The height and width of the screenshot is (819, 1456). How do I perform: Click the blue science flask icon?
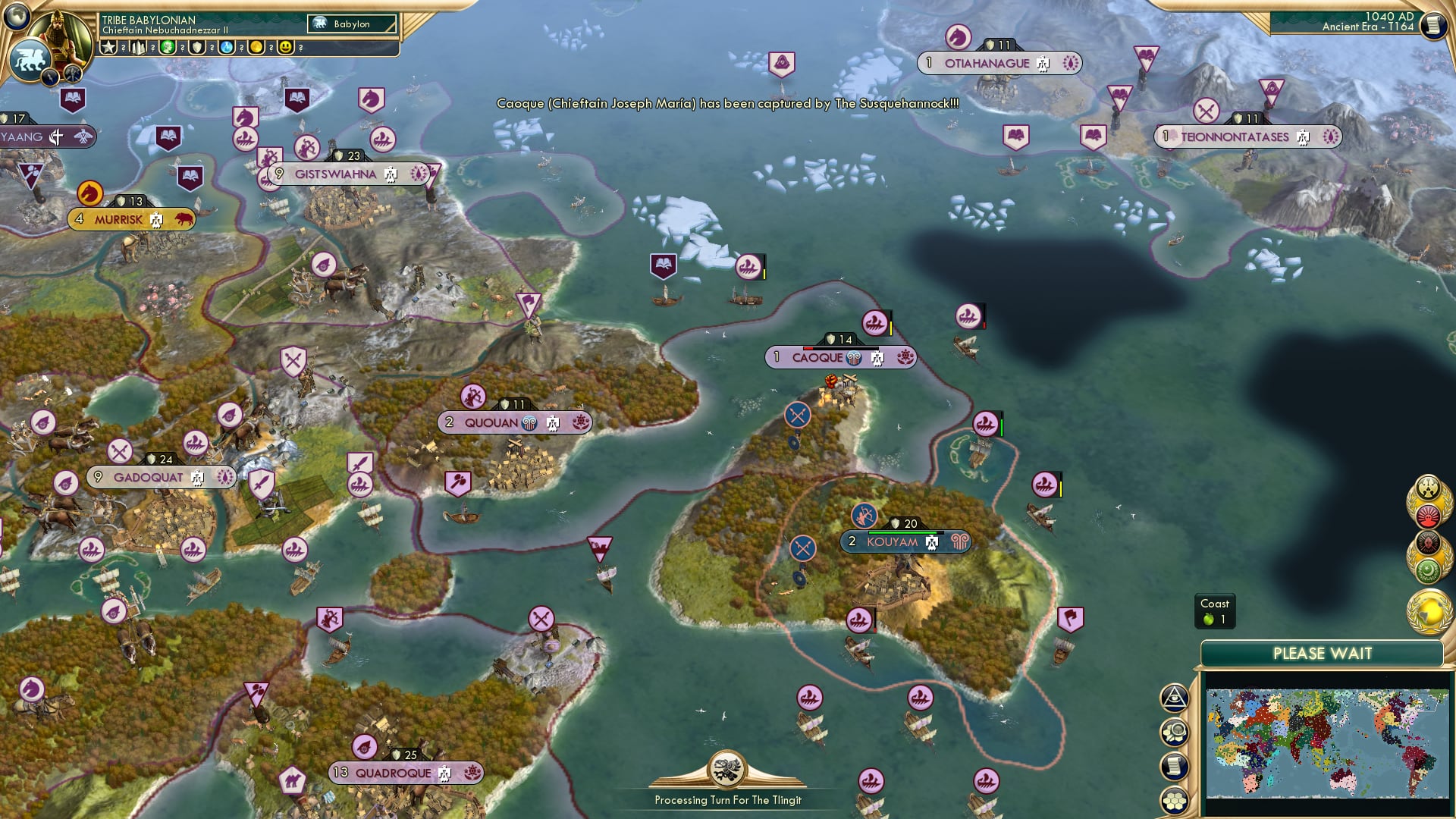coord(226,48)
